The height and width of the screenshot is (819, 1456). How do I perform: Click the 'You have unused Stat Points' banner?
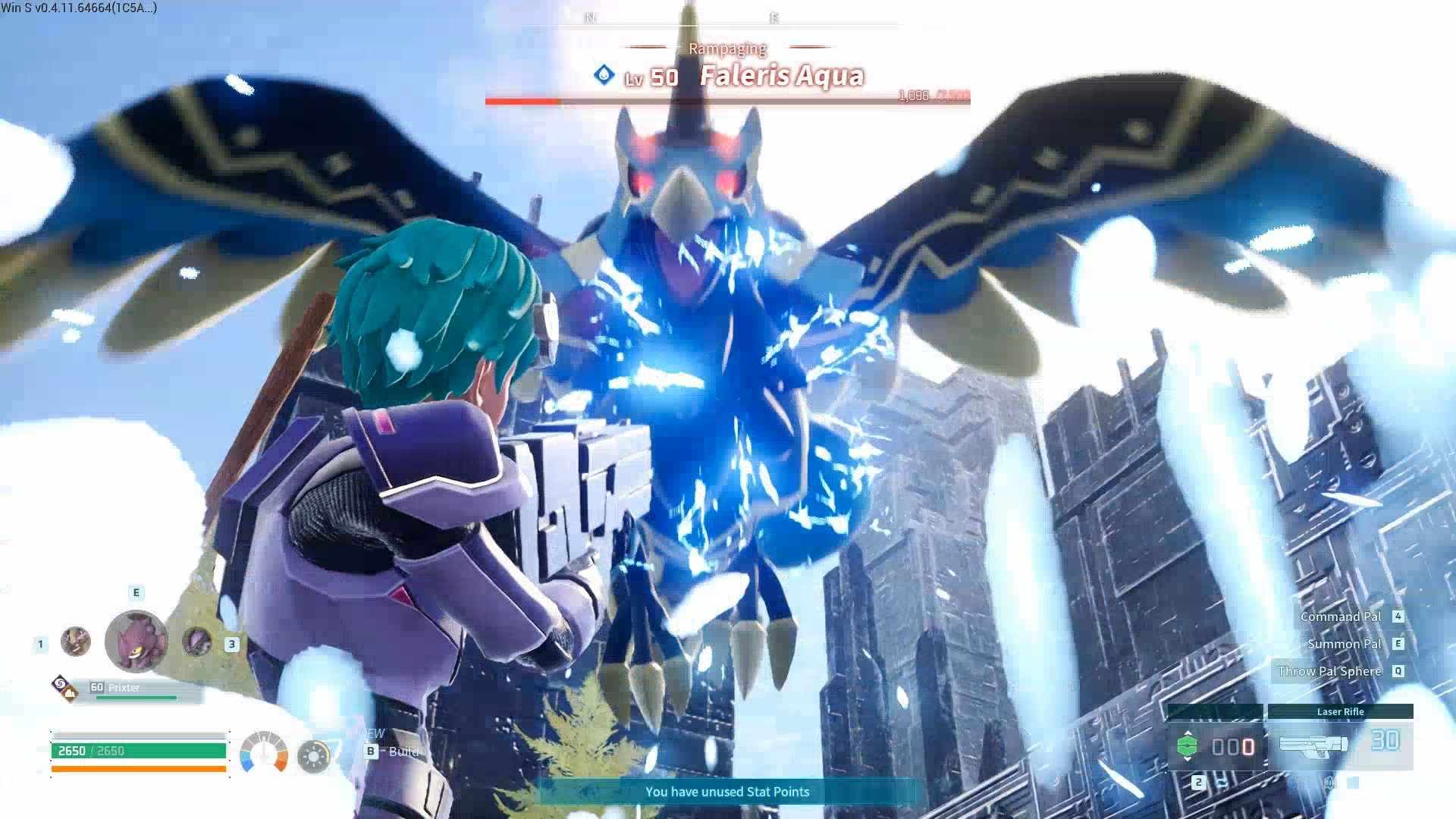pos(726,791)
